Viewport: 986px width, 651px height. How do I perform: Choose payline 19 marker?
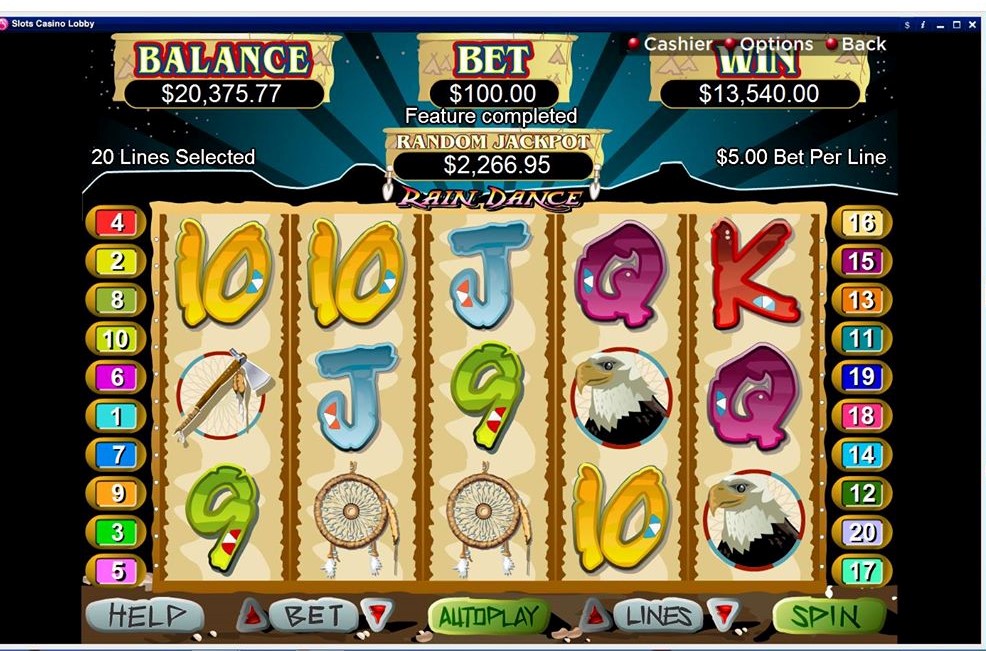[861, 378]
